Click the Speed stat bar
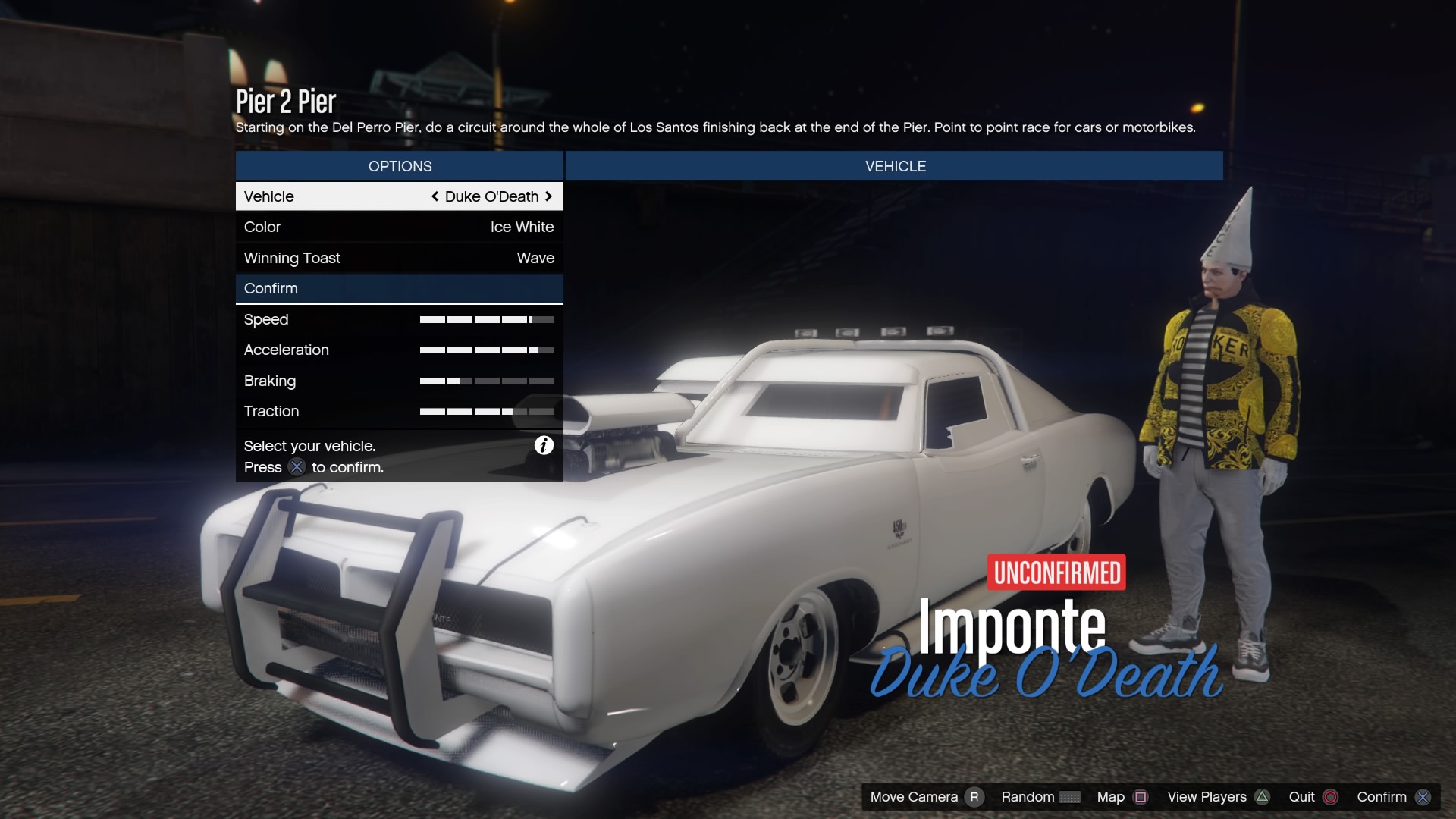The height and width of the screenshot is (819, 1456). tap(488, 319)
